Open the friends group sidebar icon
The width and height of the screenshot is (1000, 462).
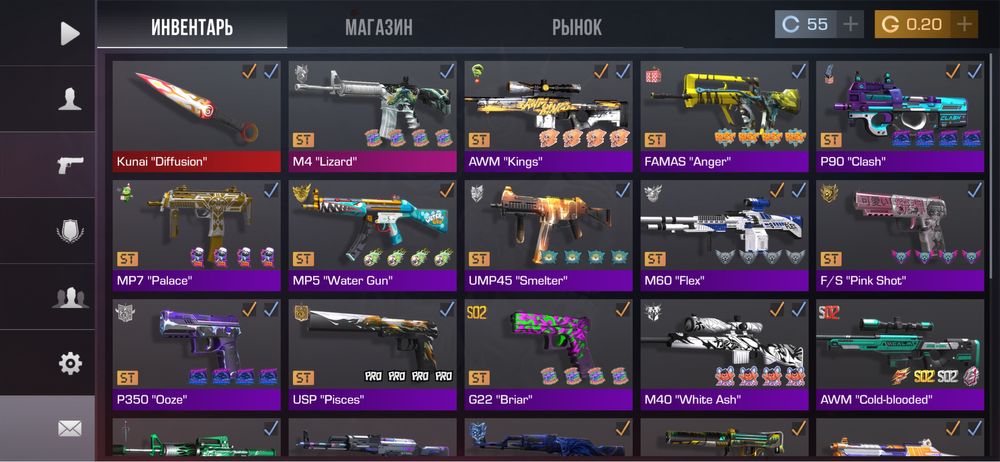coord(69,297)
